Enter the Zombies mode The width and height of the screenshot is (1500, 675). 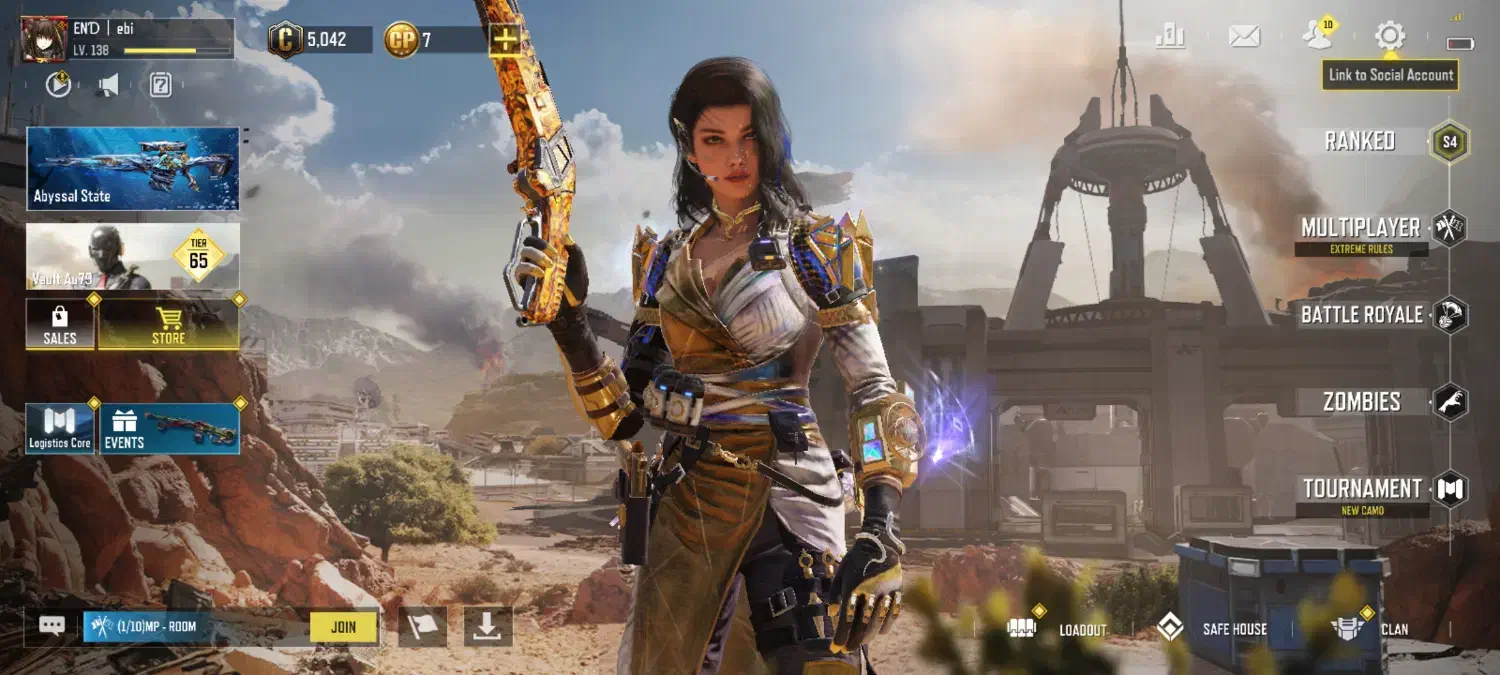1362,402
